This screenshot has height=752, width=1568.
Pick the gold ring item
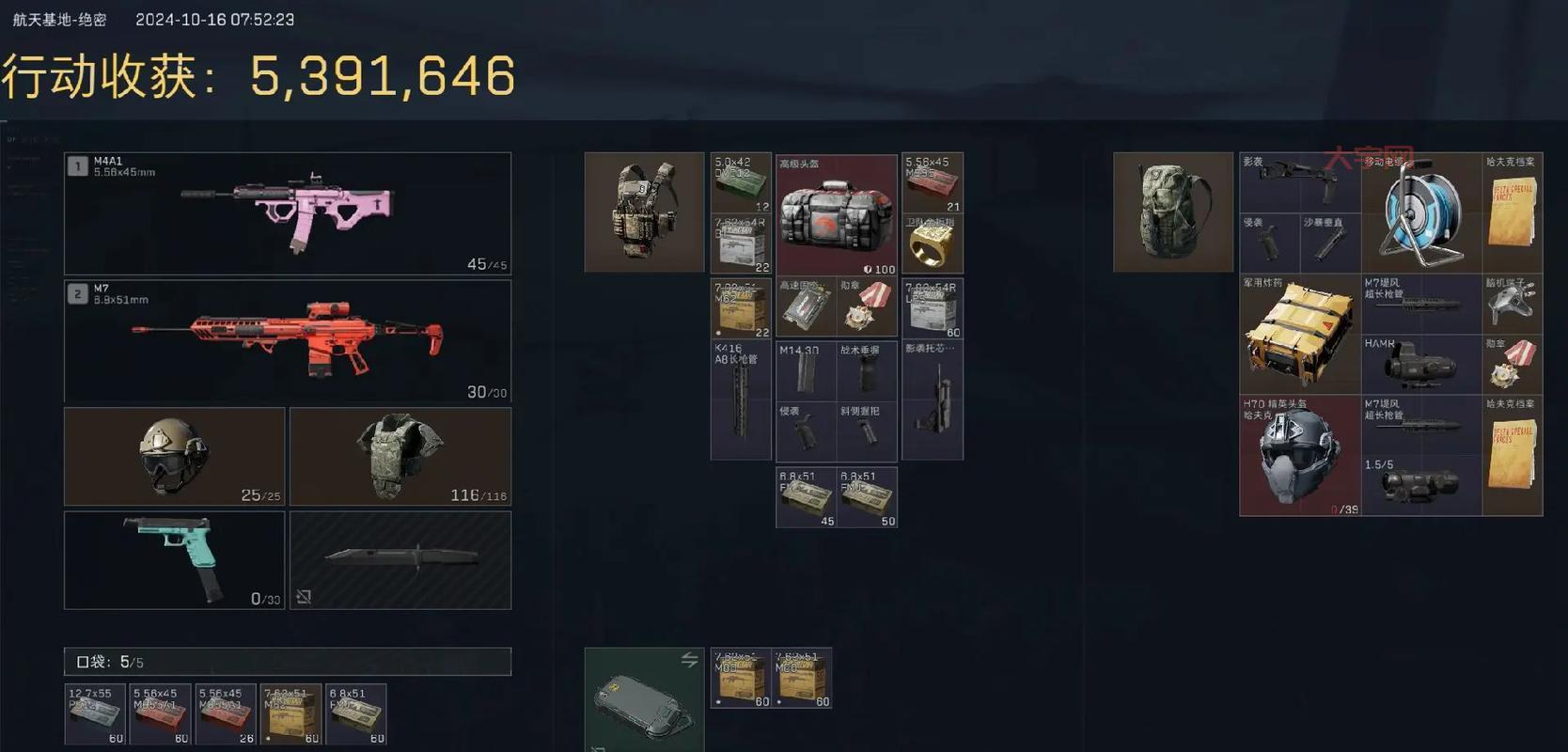[x=932, y=243]
